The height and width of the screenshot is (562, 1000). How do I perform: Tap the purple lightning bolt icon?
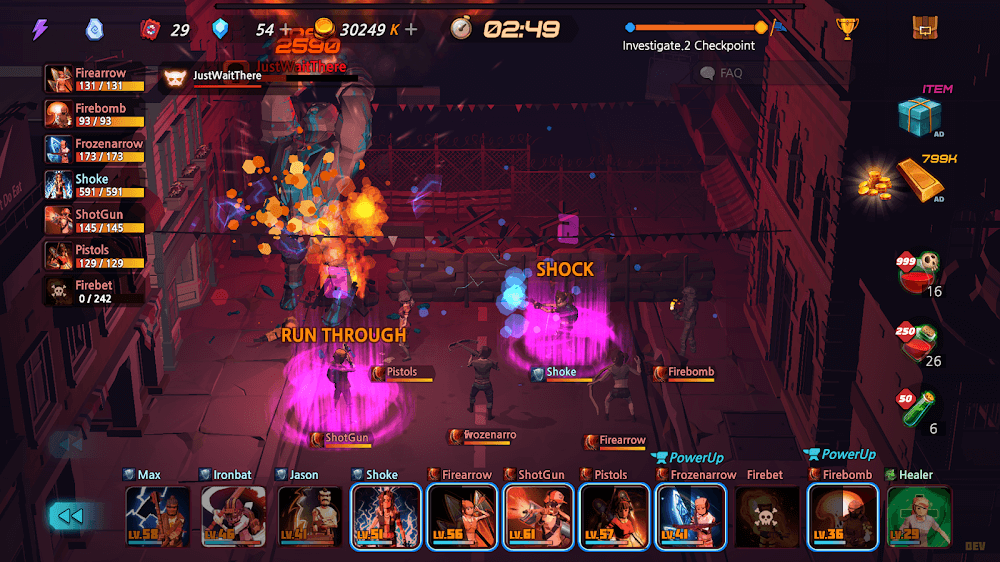point(40,29)
